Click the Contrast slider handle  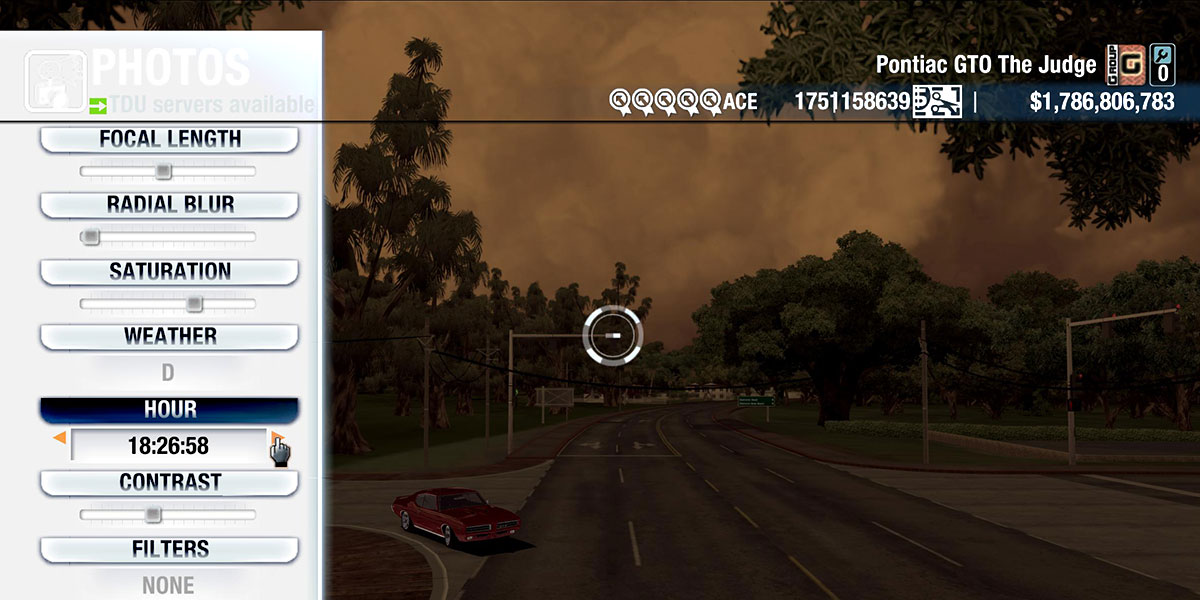152,514
